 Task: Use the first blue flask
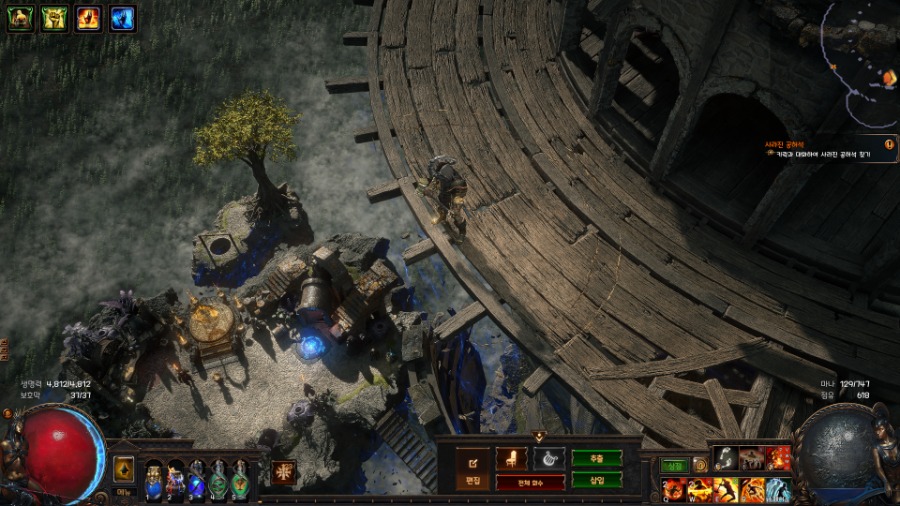coord(154,480)
